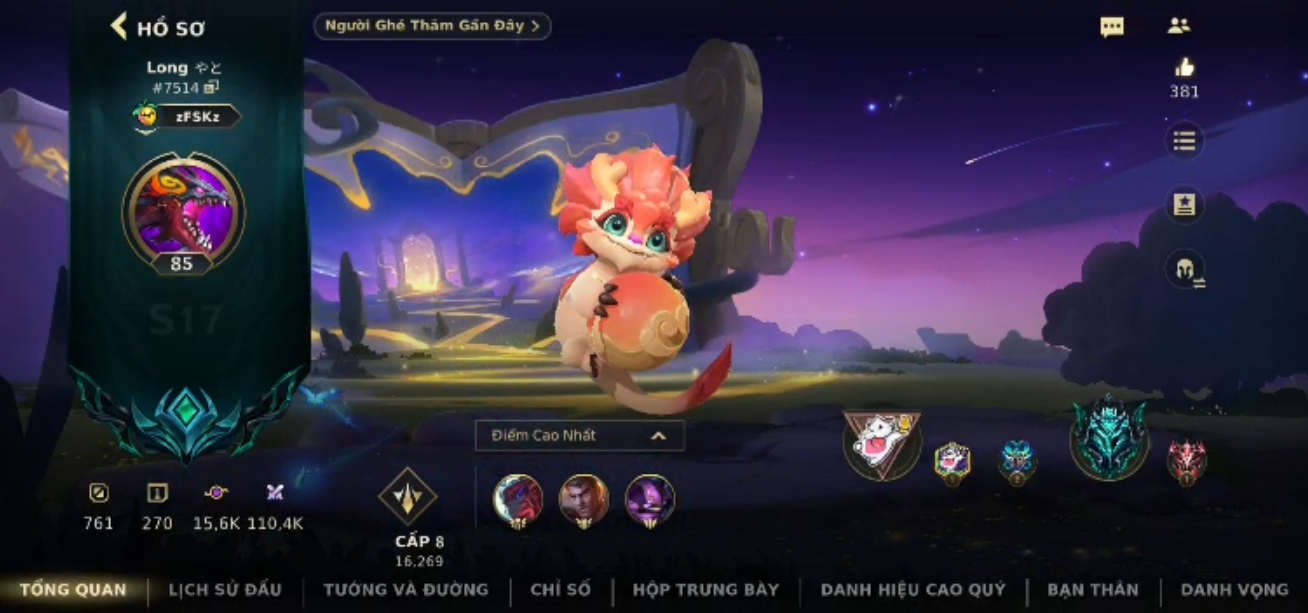Open the chat speech bubble icon
Screen dimensions: 1308x613
[x=1112, y=27]
